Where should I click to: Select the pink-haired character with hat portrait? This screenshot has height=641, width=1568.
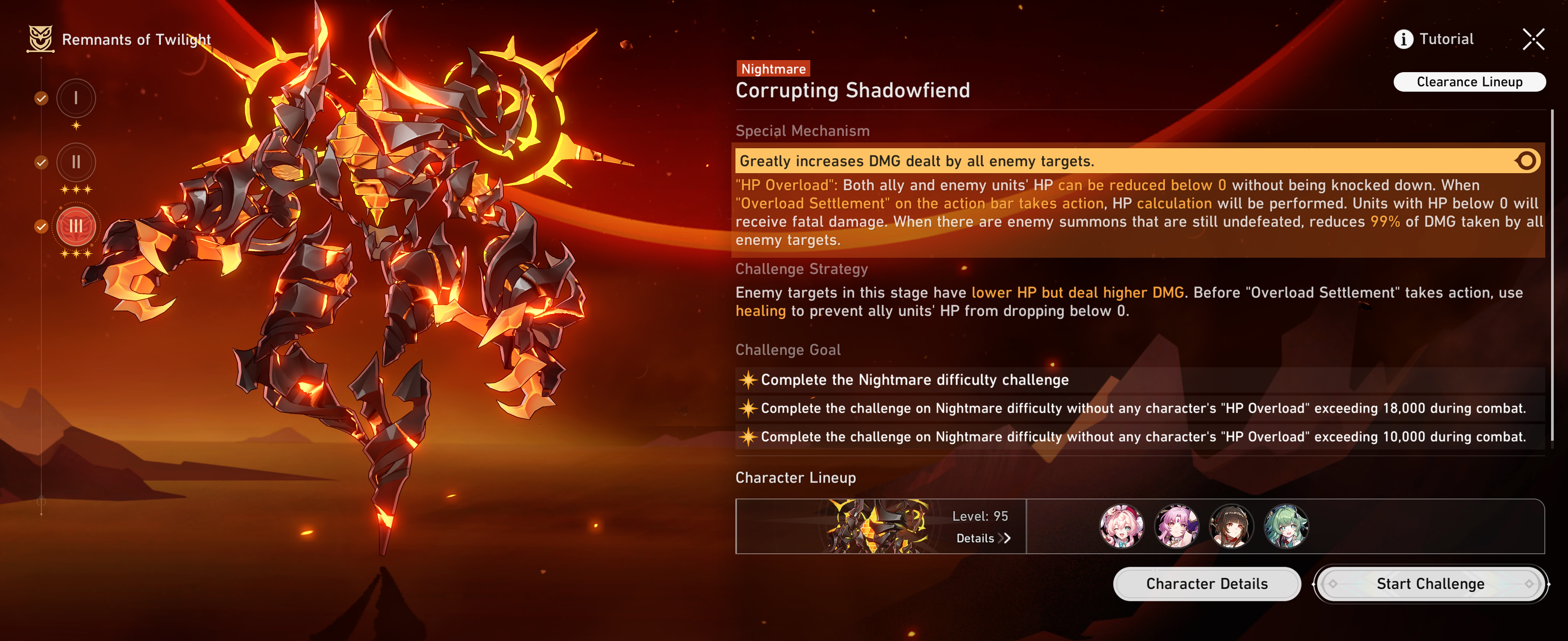point(1122,526)
